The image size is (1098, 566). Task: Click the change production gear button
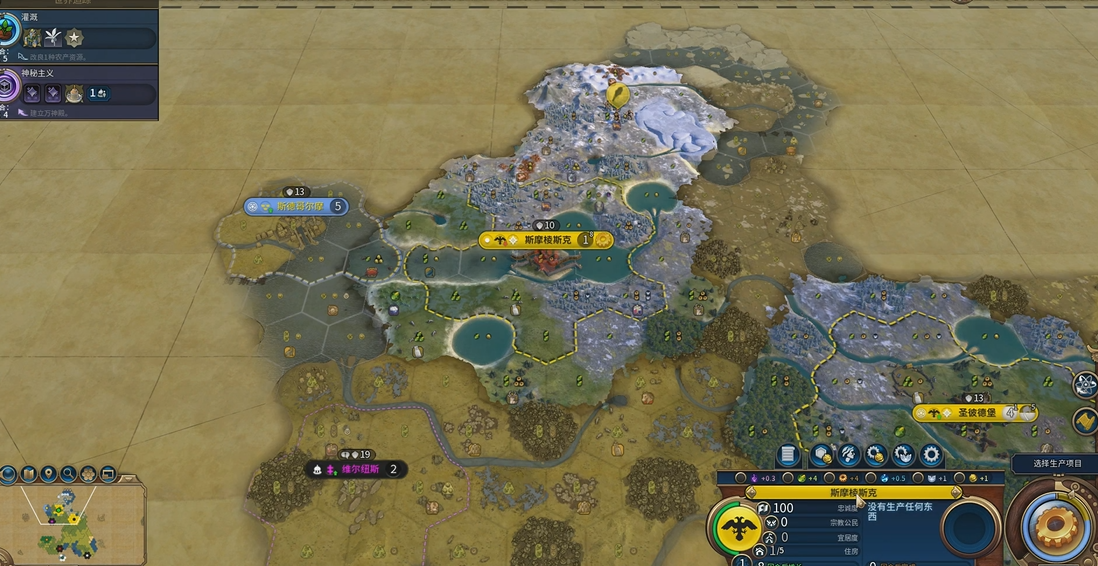[931, 456]
